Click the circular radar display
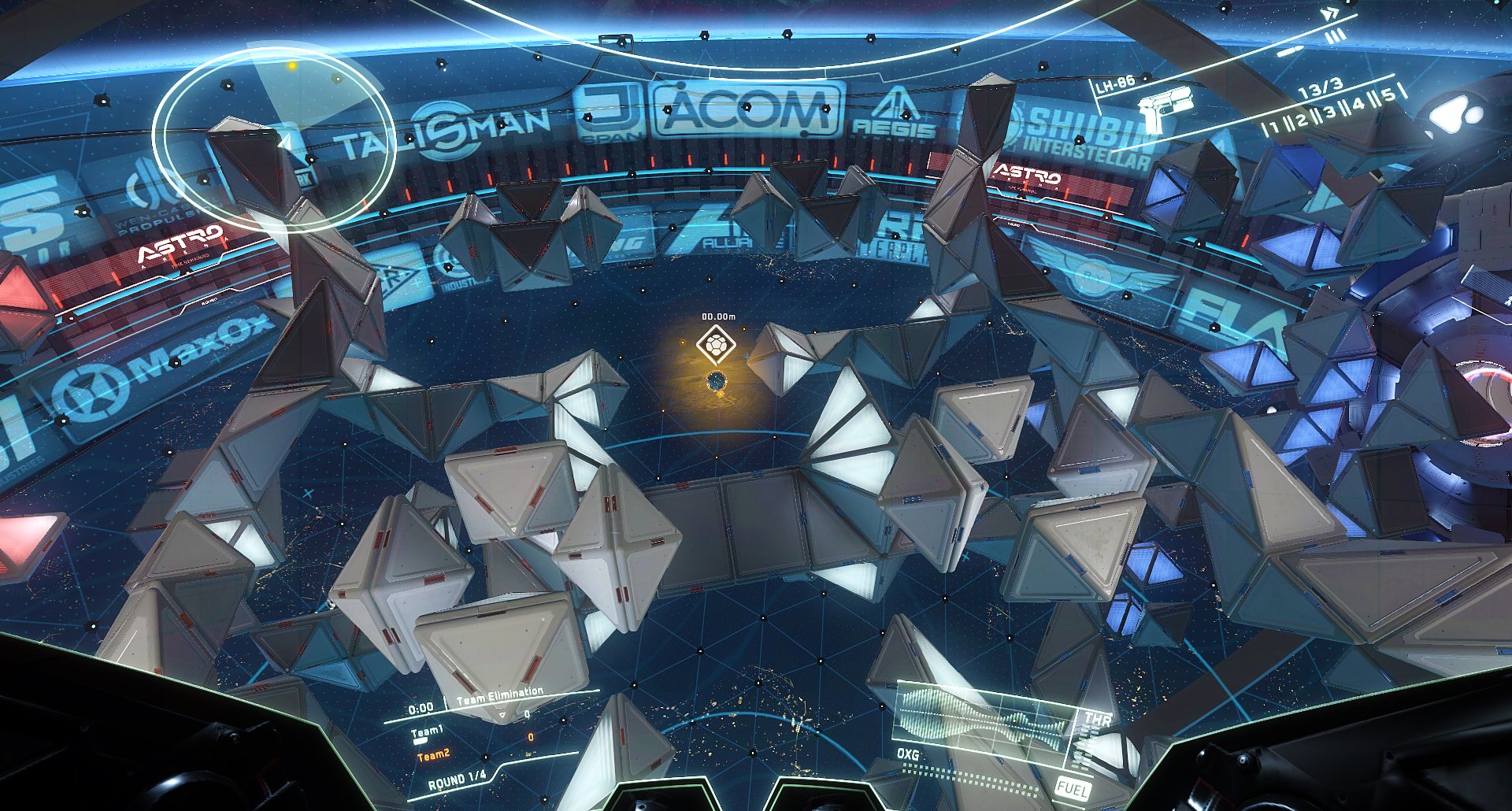1512x811 pixels. [273, 139]
